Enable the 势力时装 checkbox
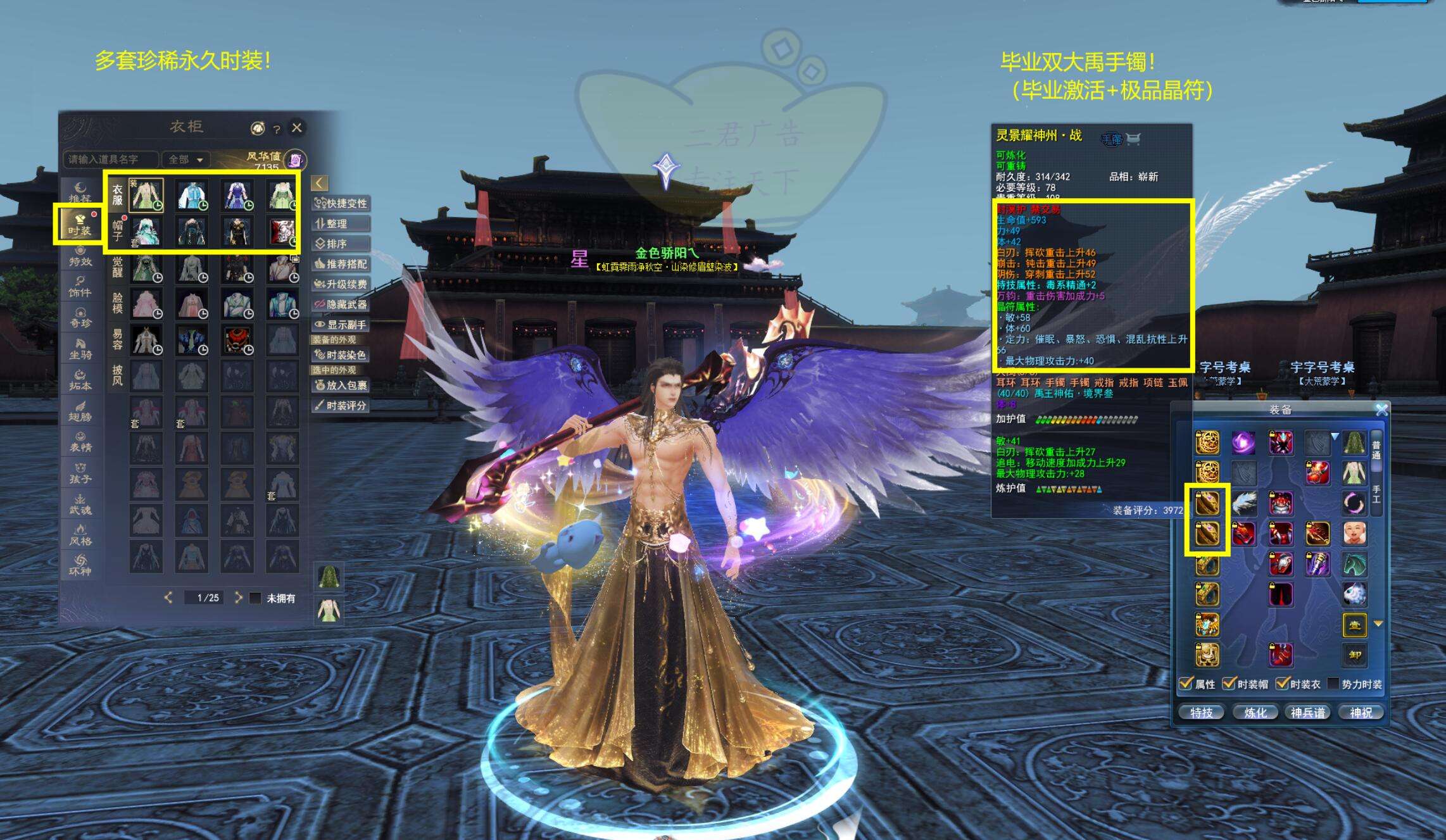The width and height of the screenshot is (1446, 840). [1333, 684]
